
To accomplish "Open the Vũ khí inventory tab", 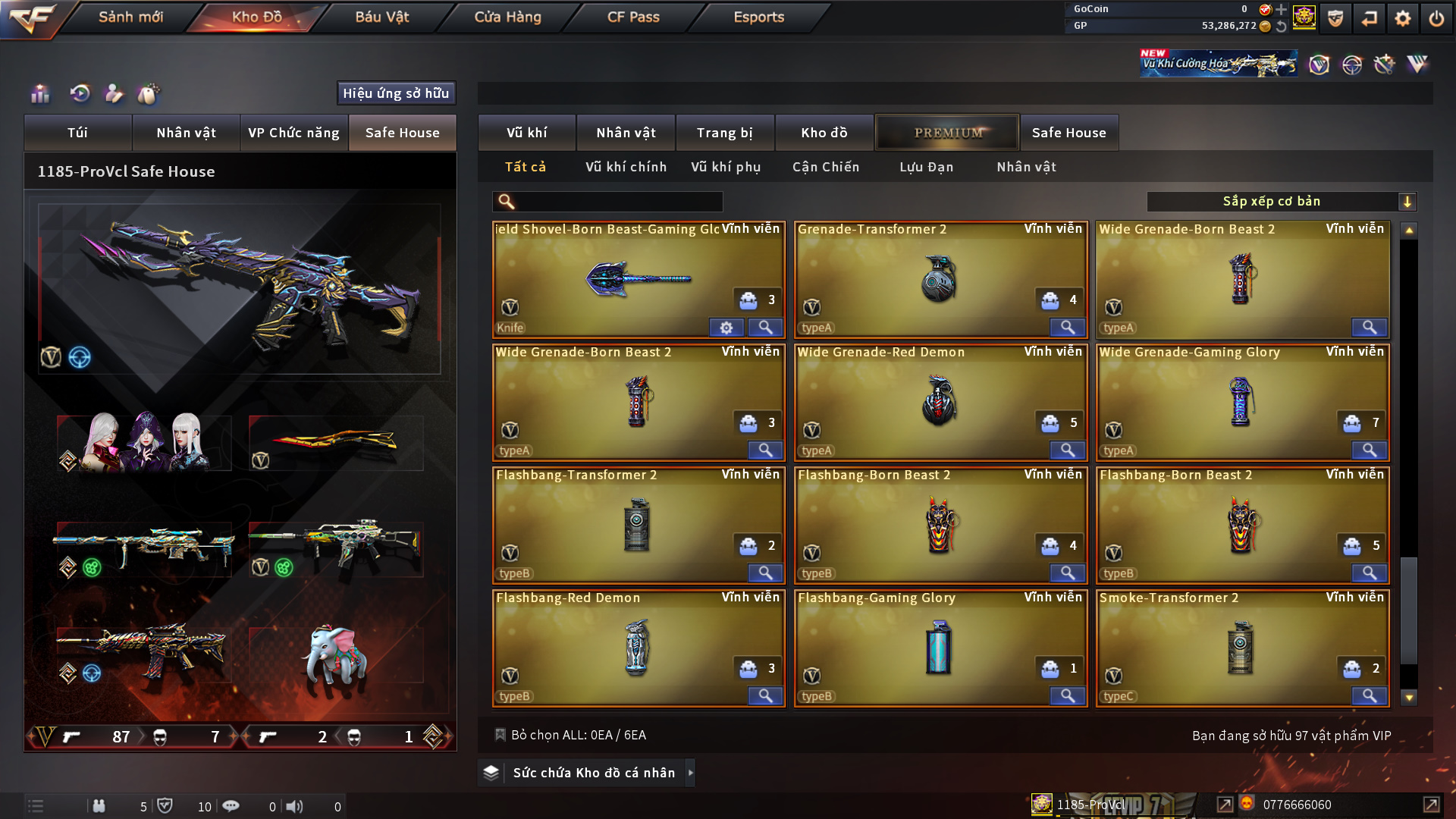I will (526, 133).
